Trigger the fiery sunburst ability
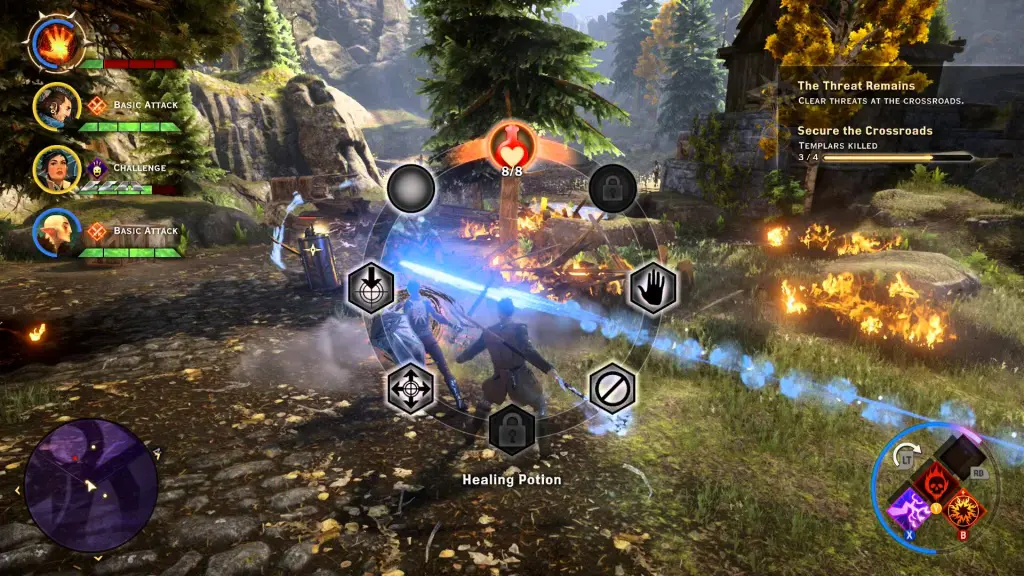 [x=964, y=508]
